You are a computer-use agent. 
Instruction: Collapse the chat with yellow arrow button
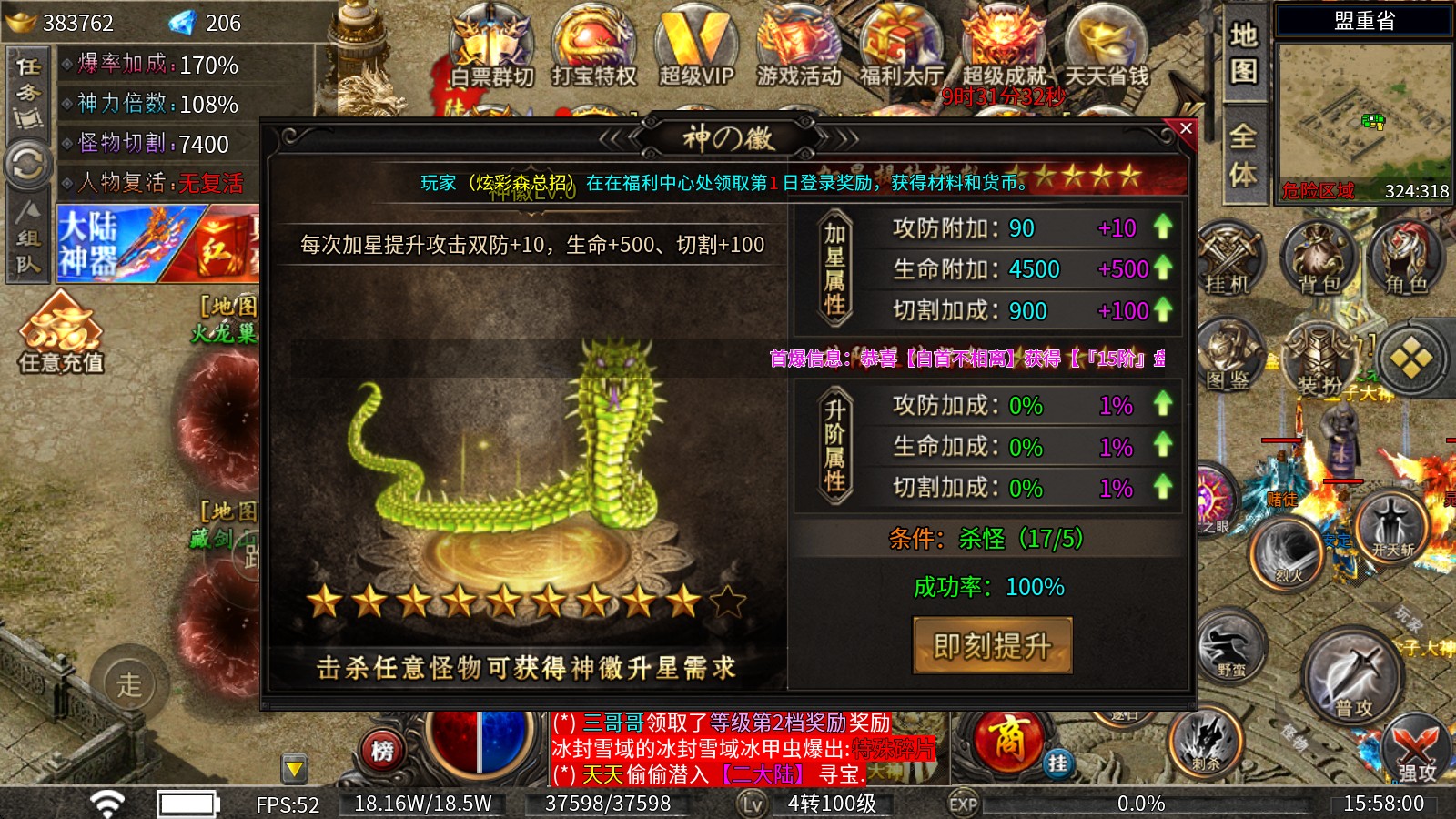(x=293, y=769)
